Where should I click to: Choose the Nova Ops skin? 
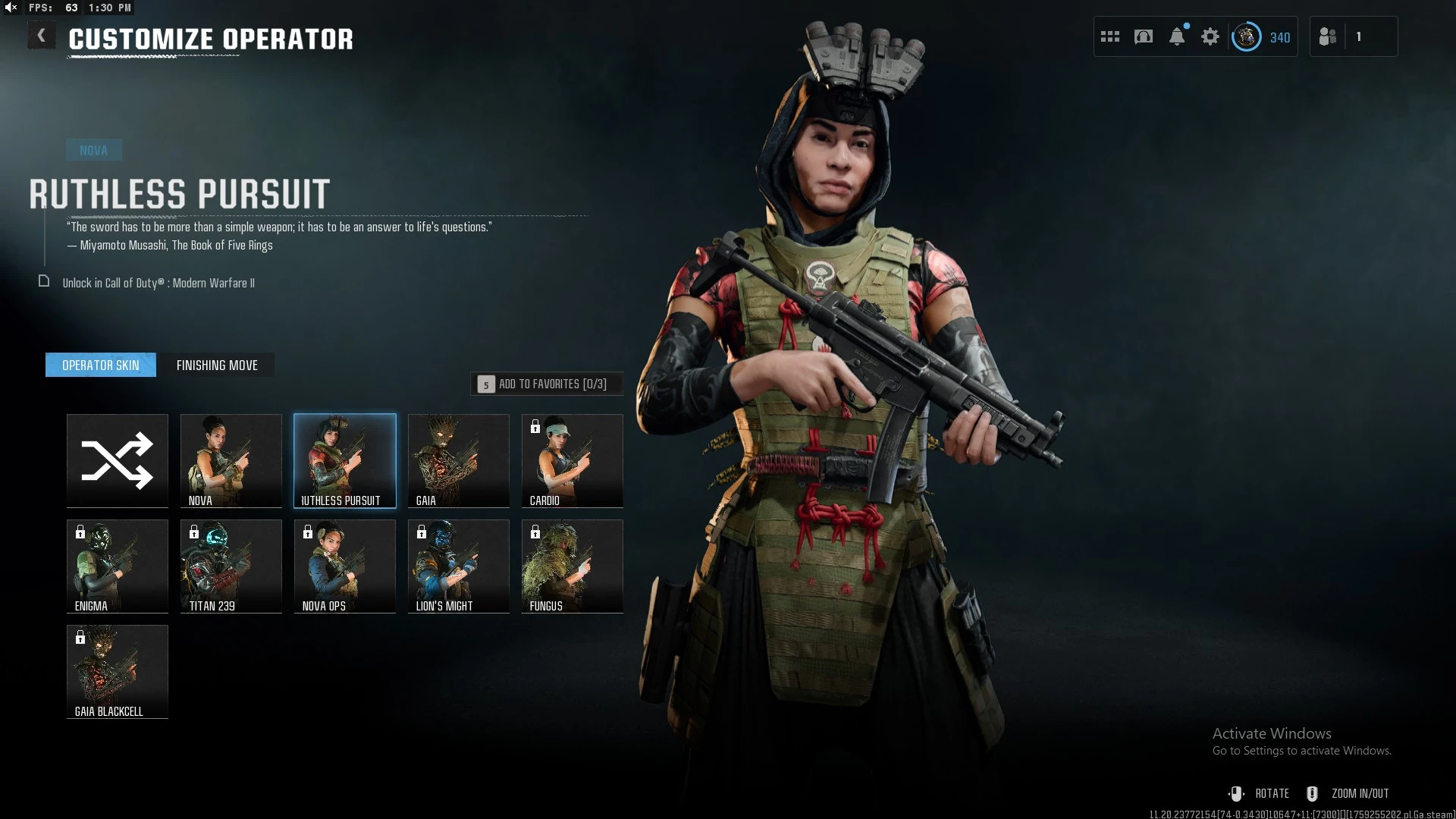click(345, 566)
